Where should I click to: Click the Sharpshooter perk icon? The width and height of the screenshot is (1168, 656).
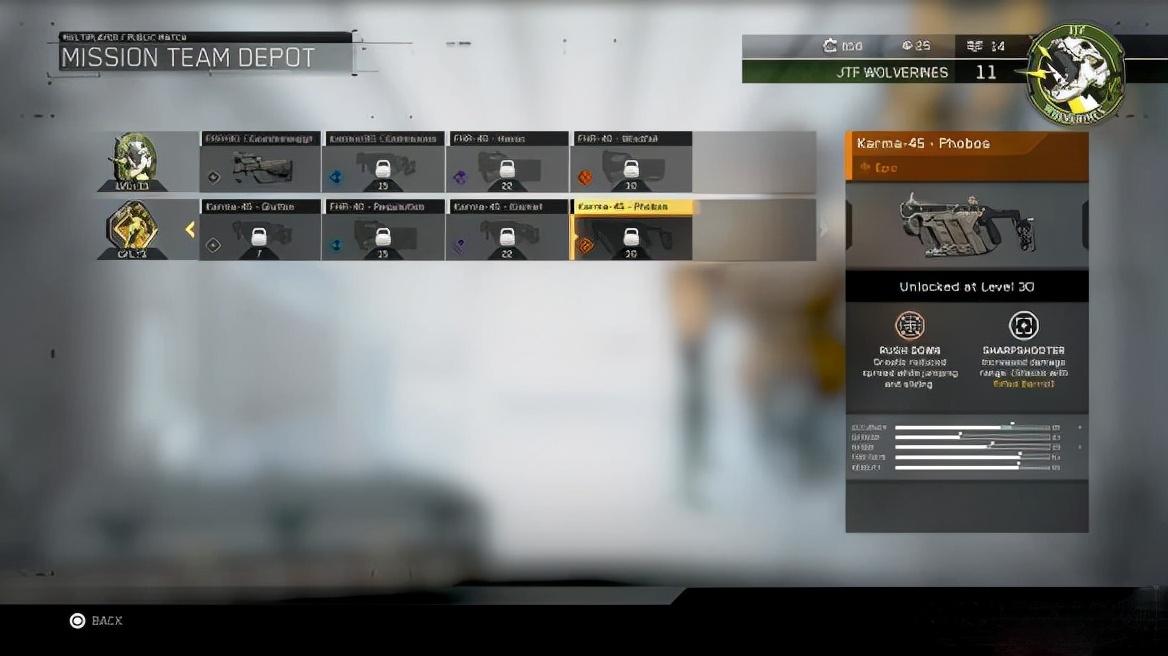click(x=1023, y=325)
